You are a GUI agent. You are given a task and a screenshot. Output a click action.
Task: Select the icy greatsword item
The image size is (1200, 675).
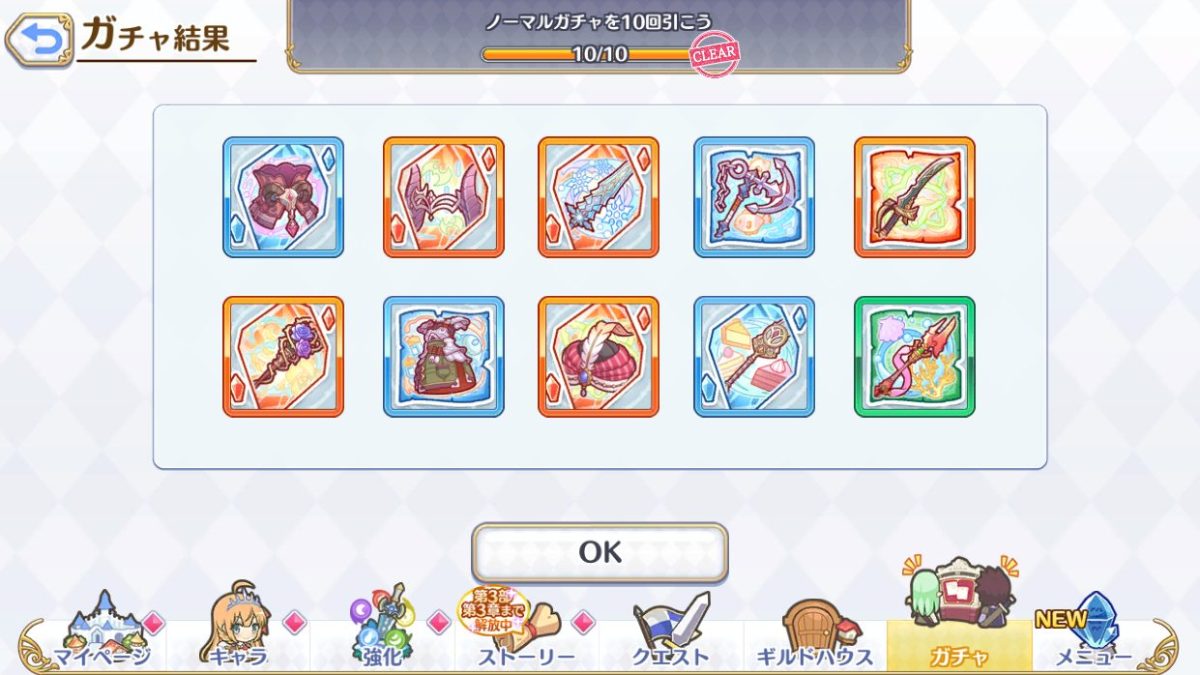[598, 197]
